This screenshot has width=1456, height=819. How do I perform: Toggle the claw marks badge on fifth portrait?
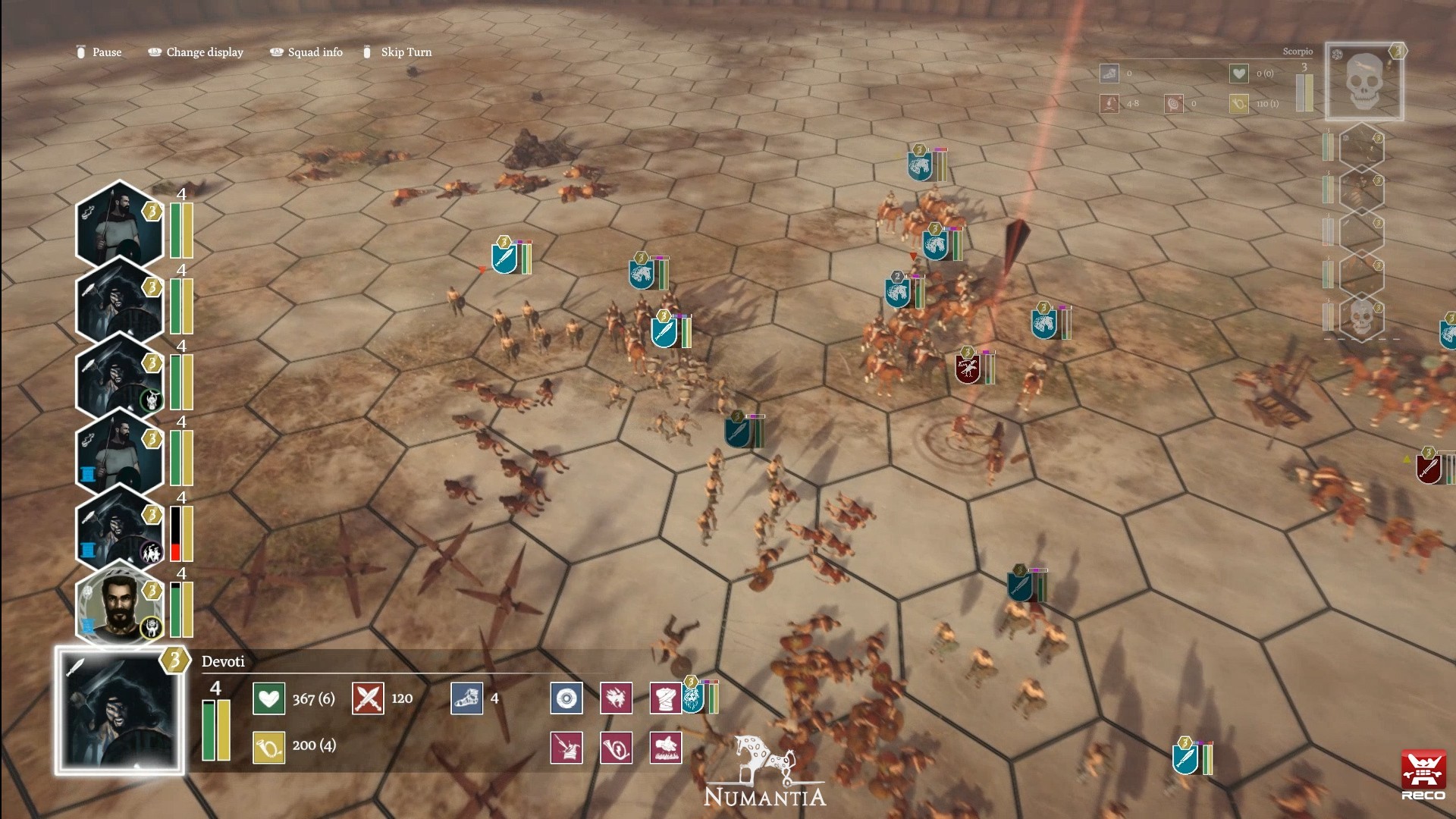(x=150, y=551)
